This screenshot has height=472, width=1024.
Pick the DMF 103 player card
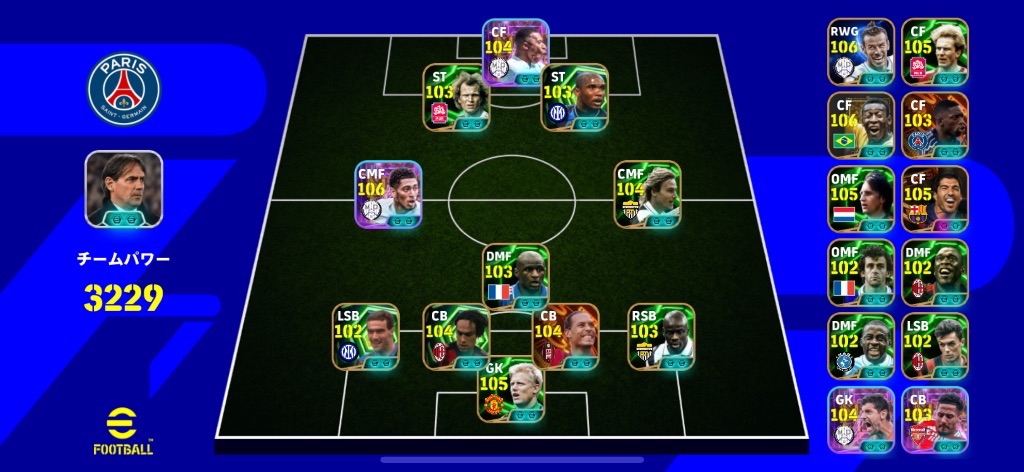[516, 276]
